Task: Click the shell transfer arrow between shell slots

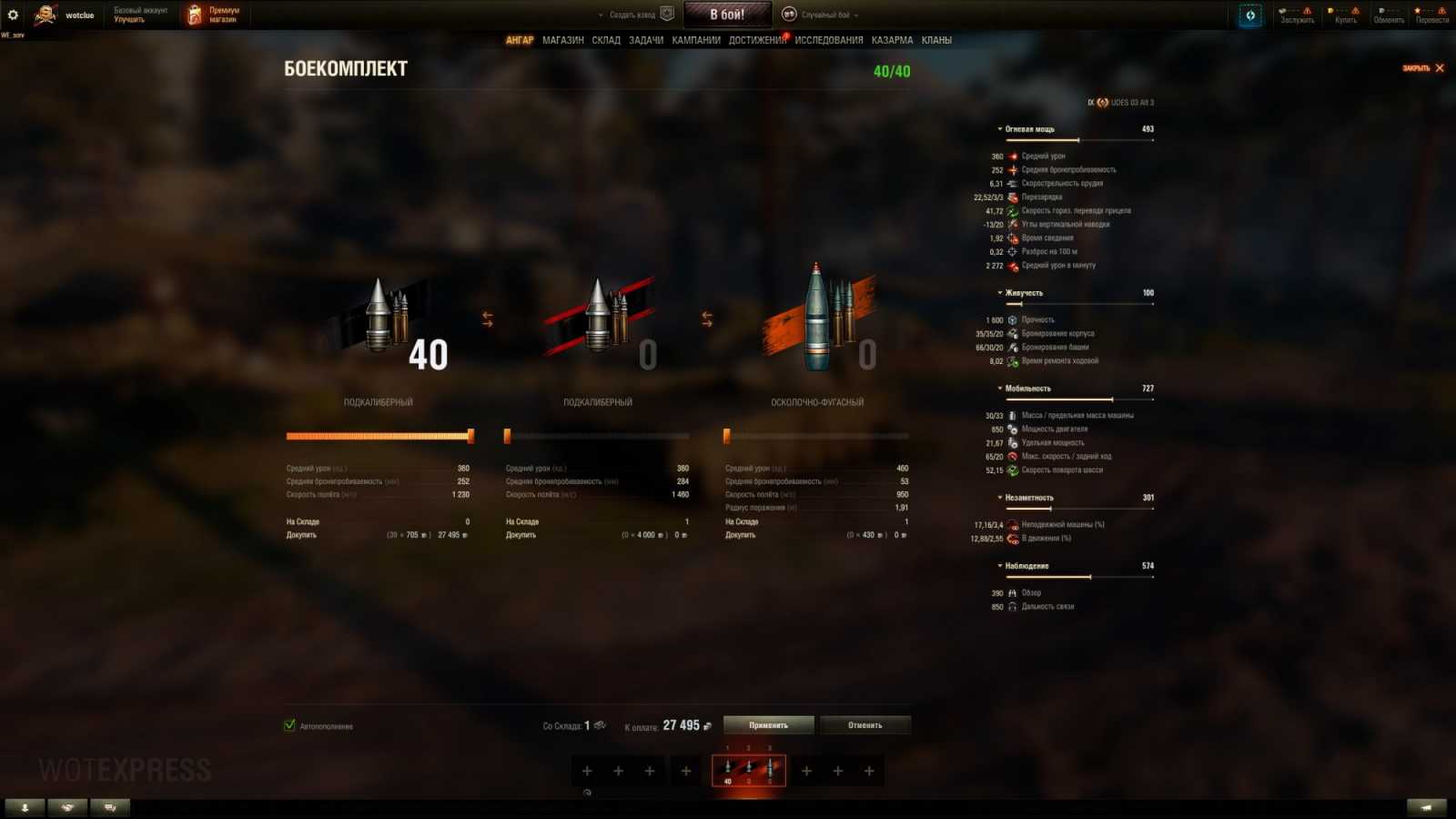Action: (489, 318)
